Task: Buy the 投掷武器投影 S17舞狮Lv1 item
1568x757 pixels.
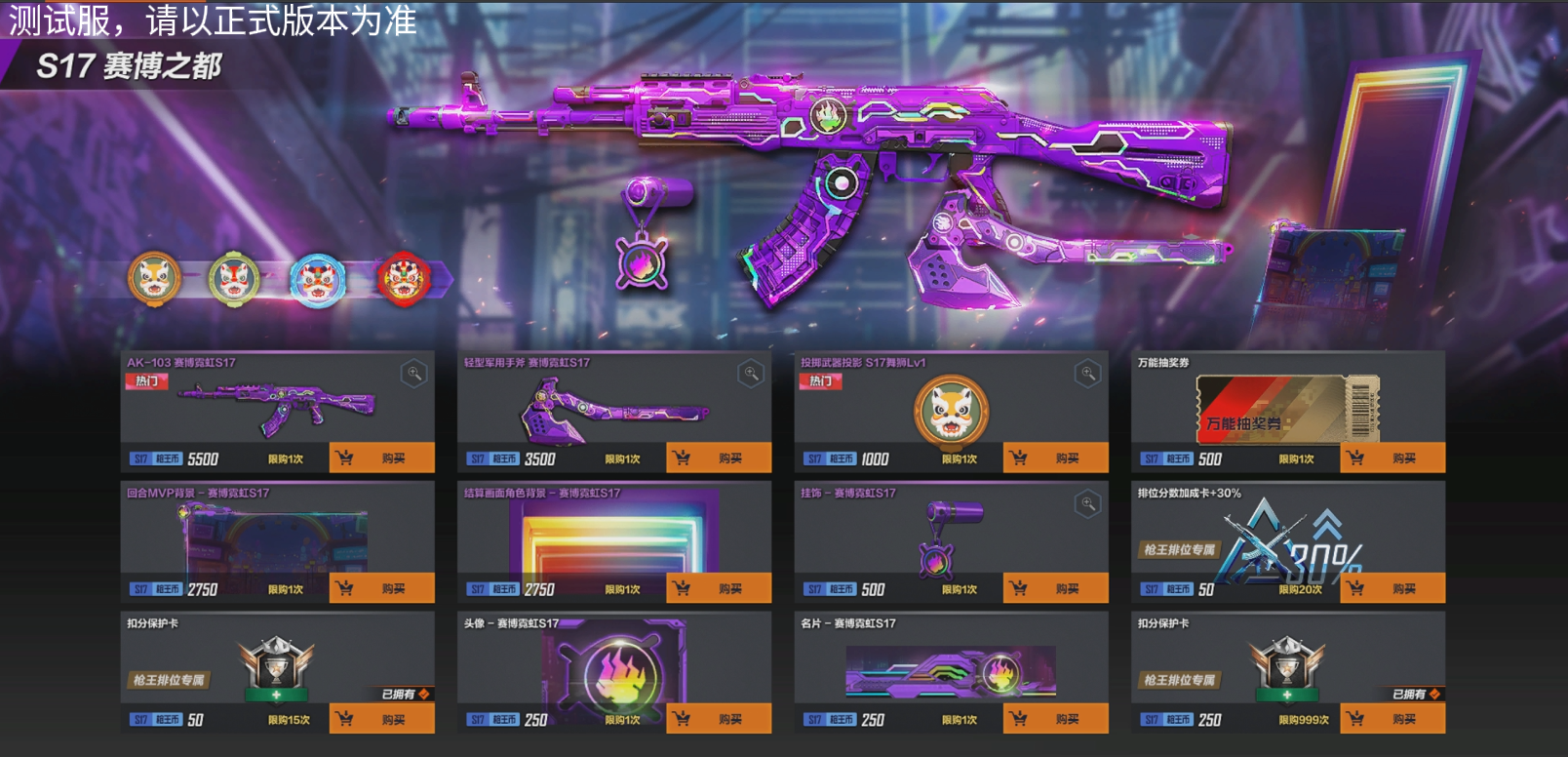Action: pos(1055,458)
